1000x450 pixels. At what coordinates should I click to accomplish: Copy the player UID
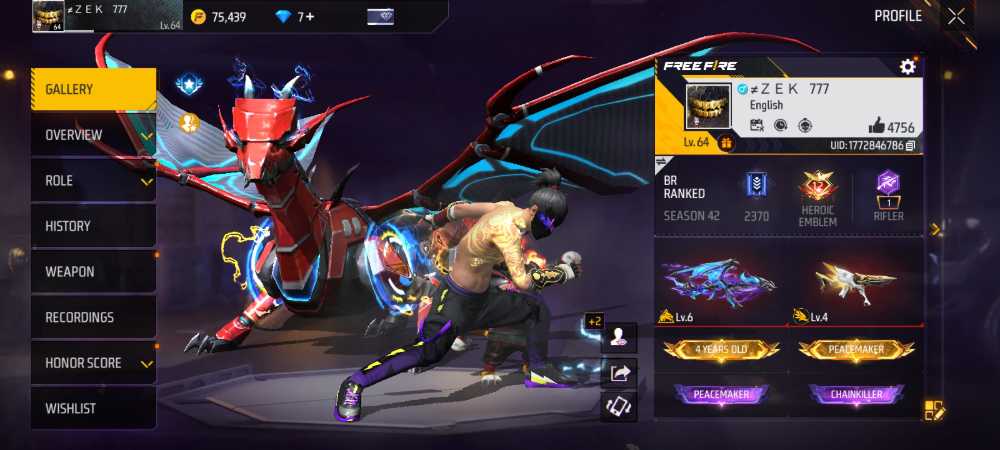coord(910,146)
